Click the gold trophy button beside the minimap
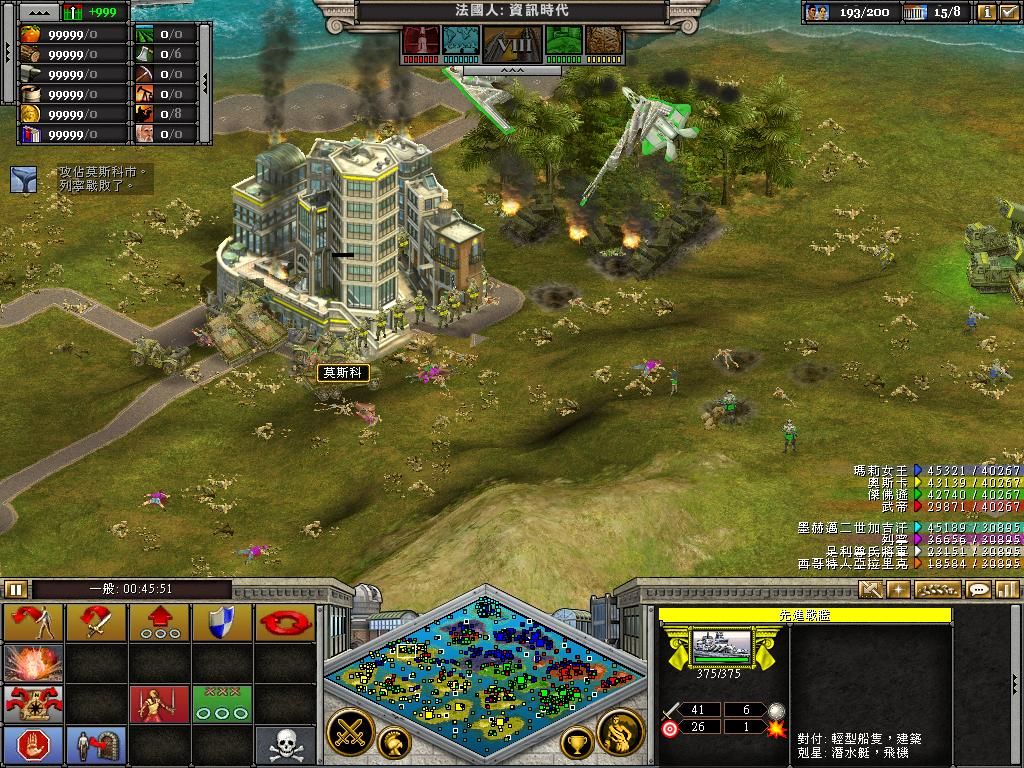The width and height of the screenshot is (1024, 768). coord(577,743)
